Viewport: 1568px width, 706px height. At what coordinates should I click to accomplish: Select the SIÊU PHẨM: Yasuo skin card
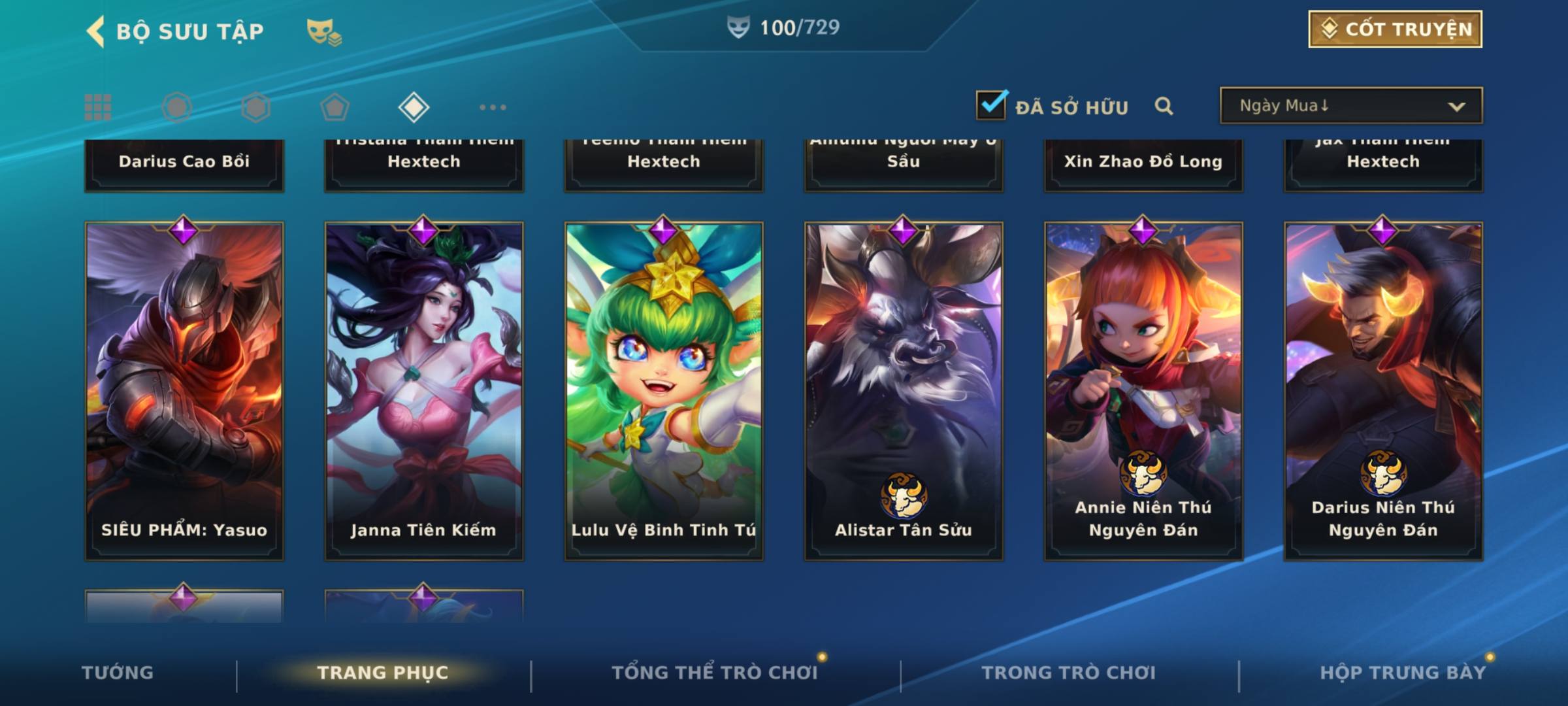(x=184, y=391)
